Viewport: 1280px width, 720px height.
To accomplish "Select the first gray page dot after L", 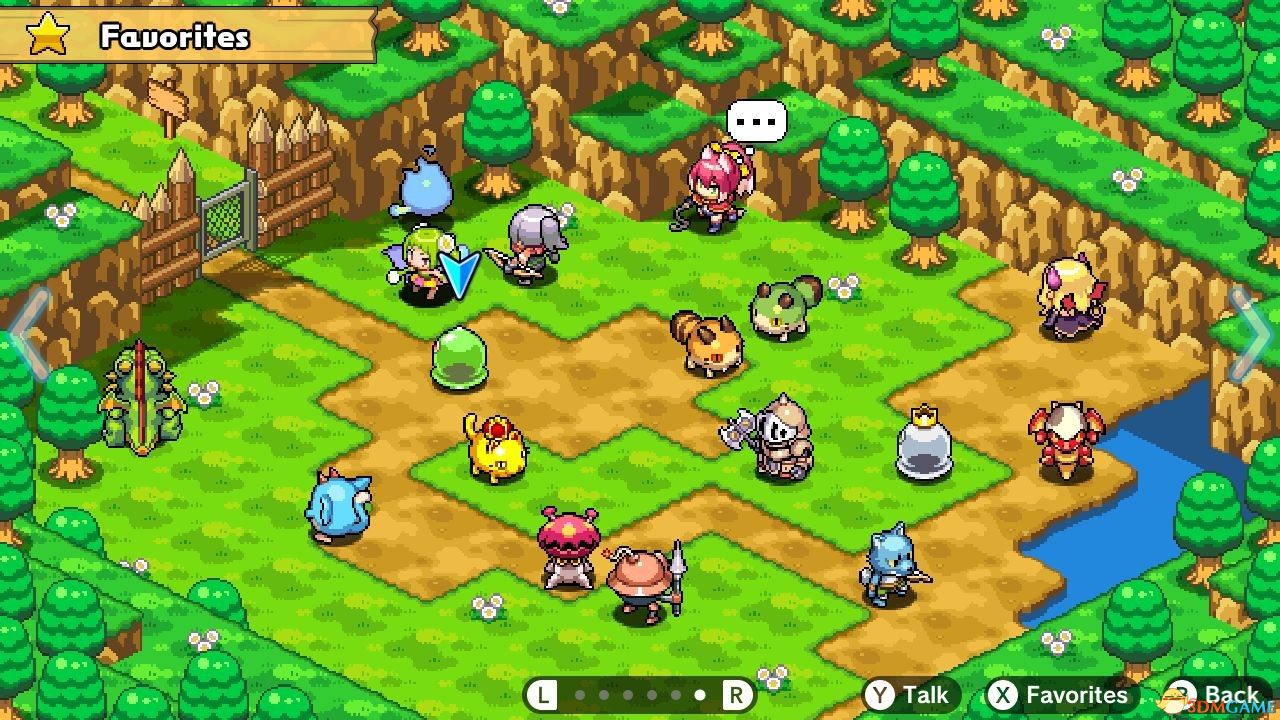I will (580, 694).
